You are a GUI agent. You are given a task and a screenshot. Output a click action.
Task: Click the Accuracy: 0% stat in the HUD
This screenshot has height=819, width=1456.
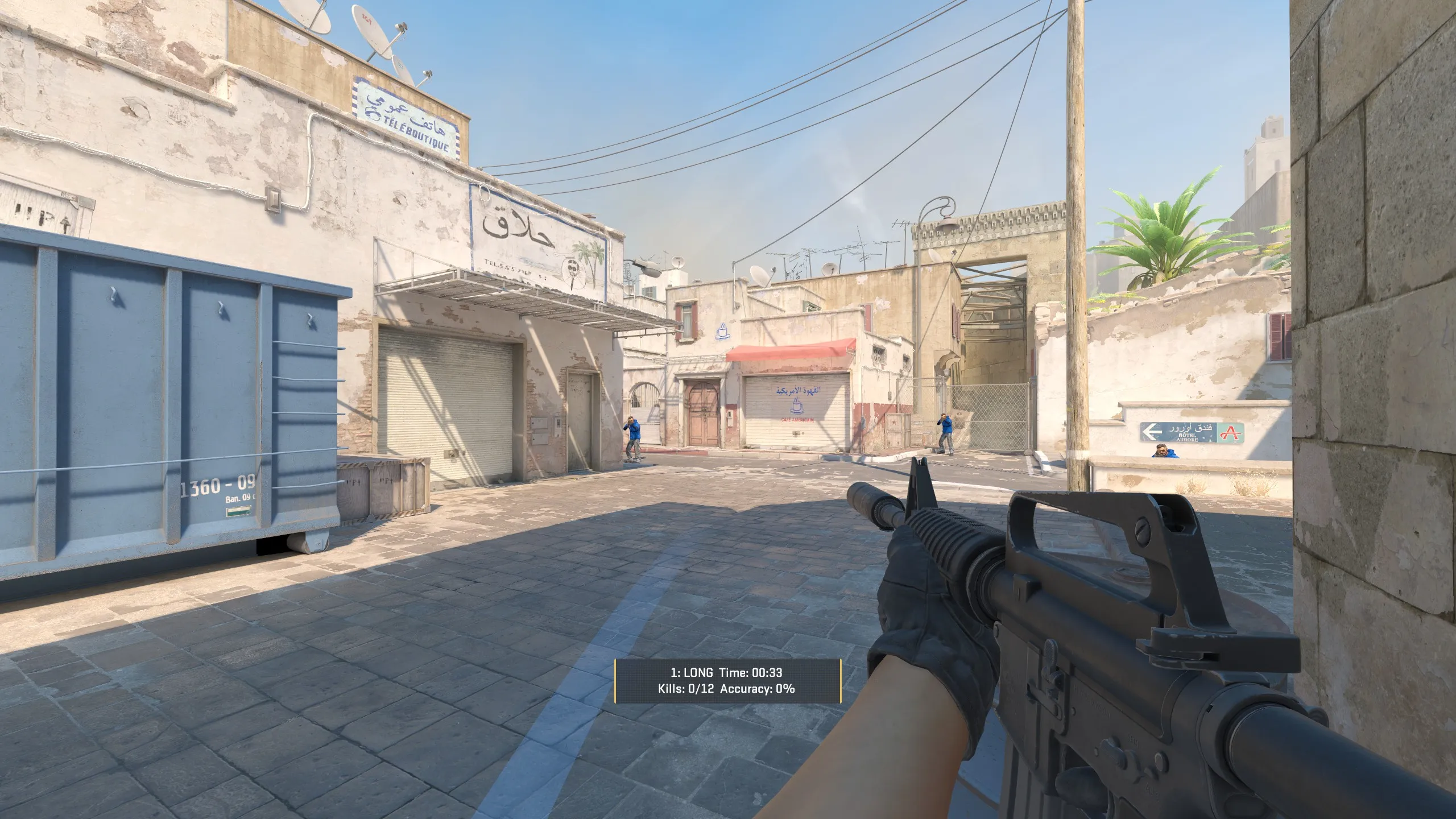[756, 690]
